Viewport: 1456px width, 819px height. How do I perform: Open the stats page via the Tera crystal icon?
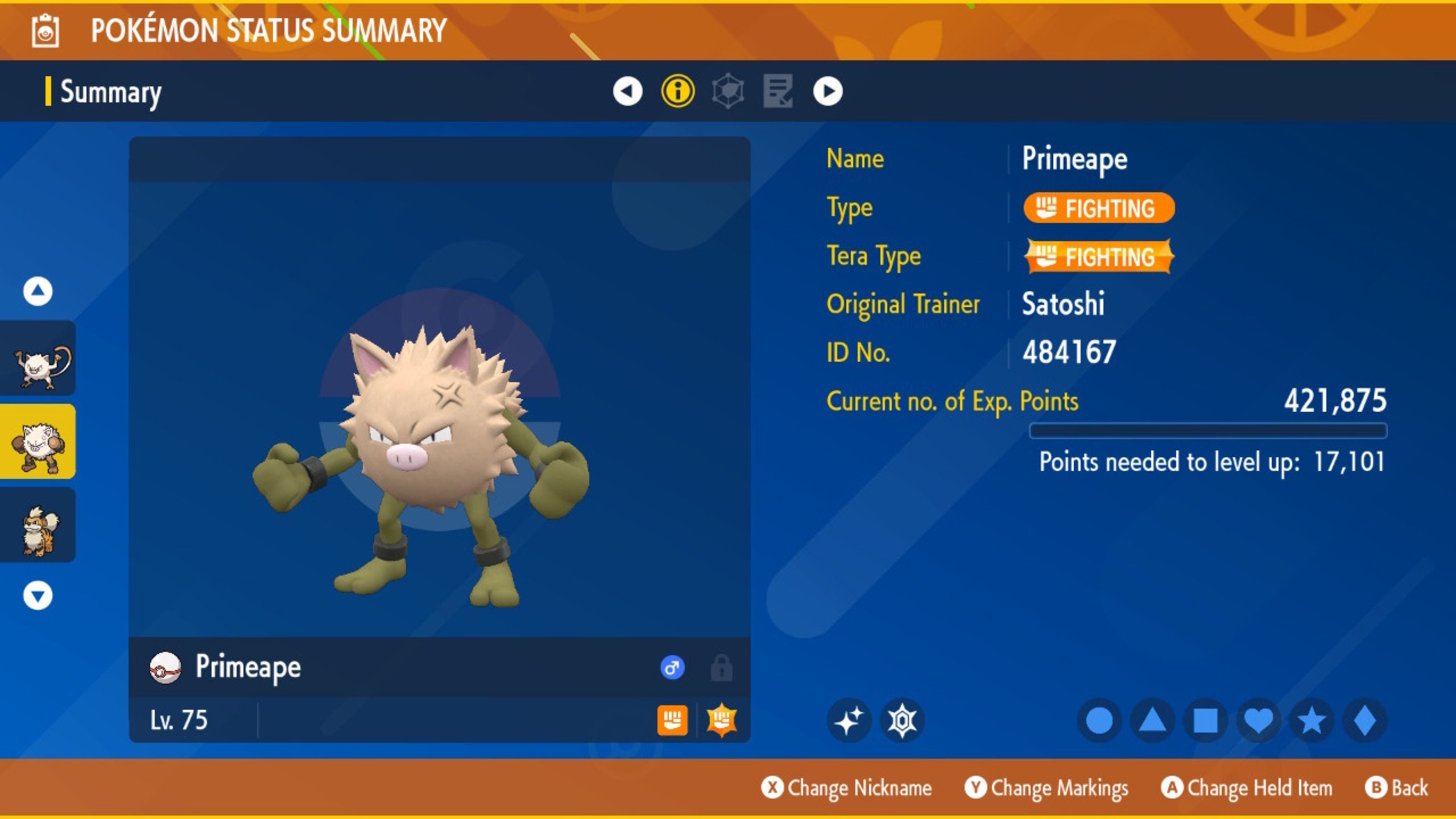coord(727,93)
